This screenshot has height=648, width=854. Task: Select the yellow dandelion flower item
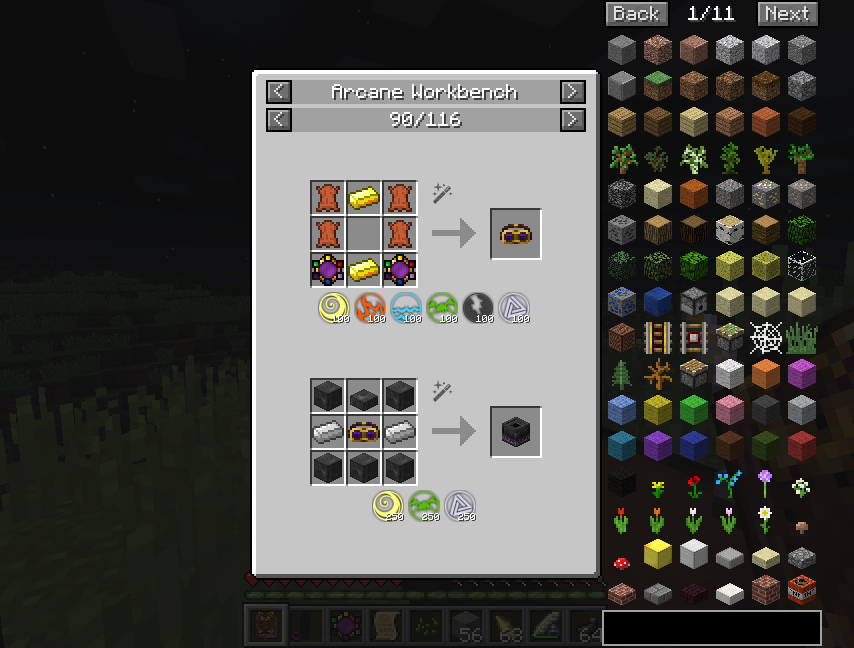click(658, 489)
